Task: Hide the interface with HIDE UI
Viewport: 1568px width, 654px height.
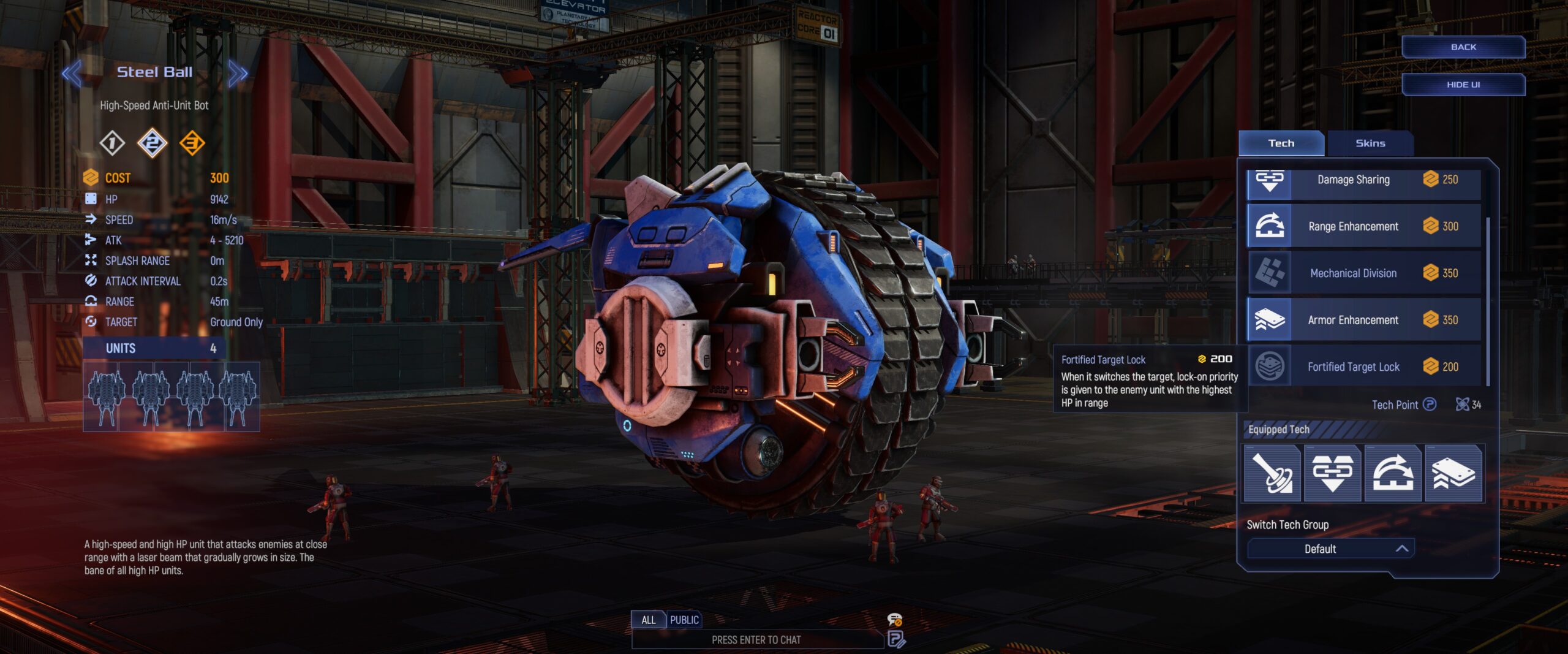Action: click(x=1463, y=85)
